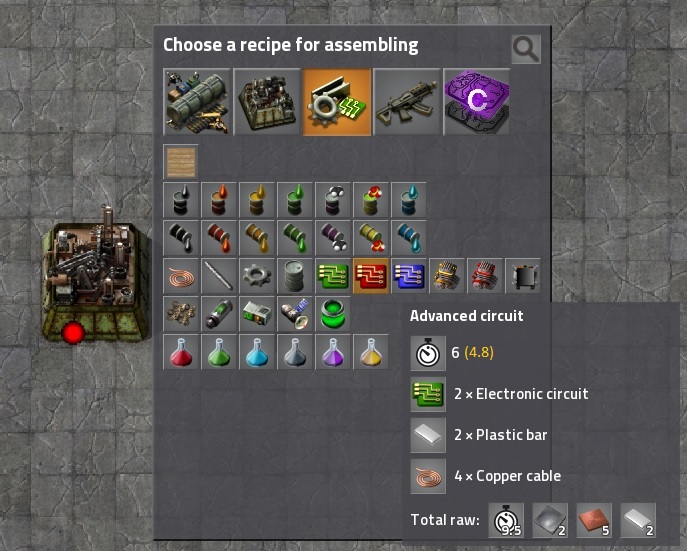
Task: Choose the red advanced circuit recipe
Action: click(x=371, y=276)
